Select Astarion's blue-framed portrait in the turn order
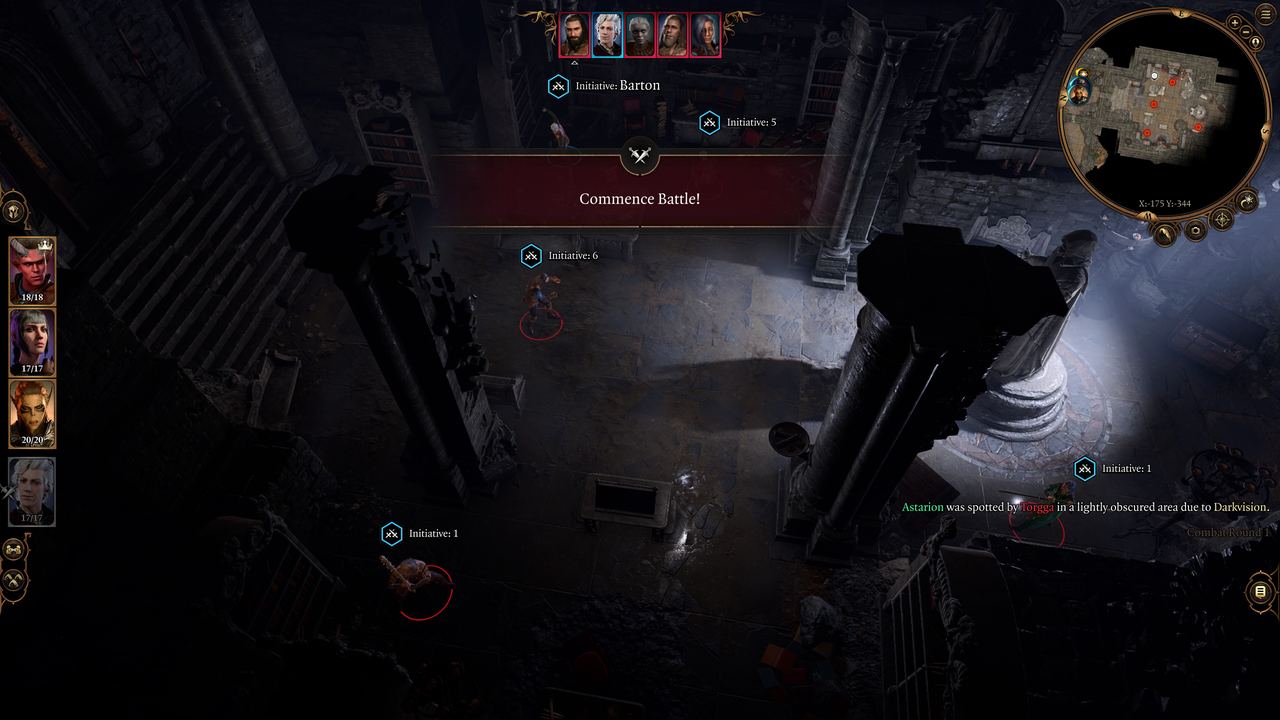Viewport: 1280px width, 720px height. click(x=607, y=35)
